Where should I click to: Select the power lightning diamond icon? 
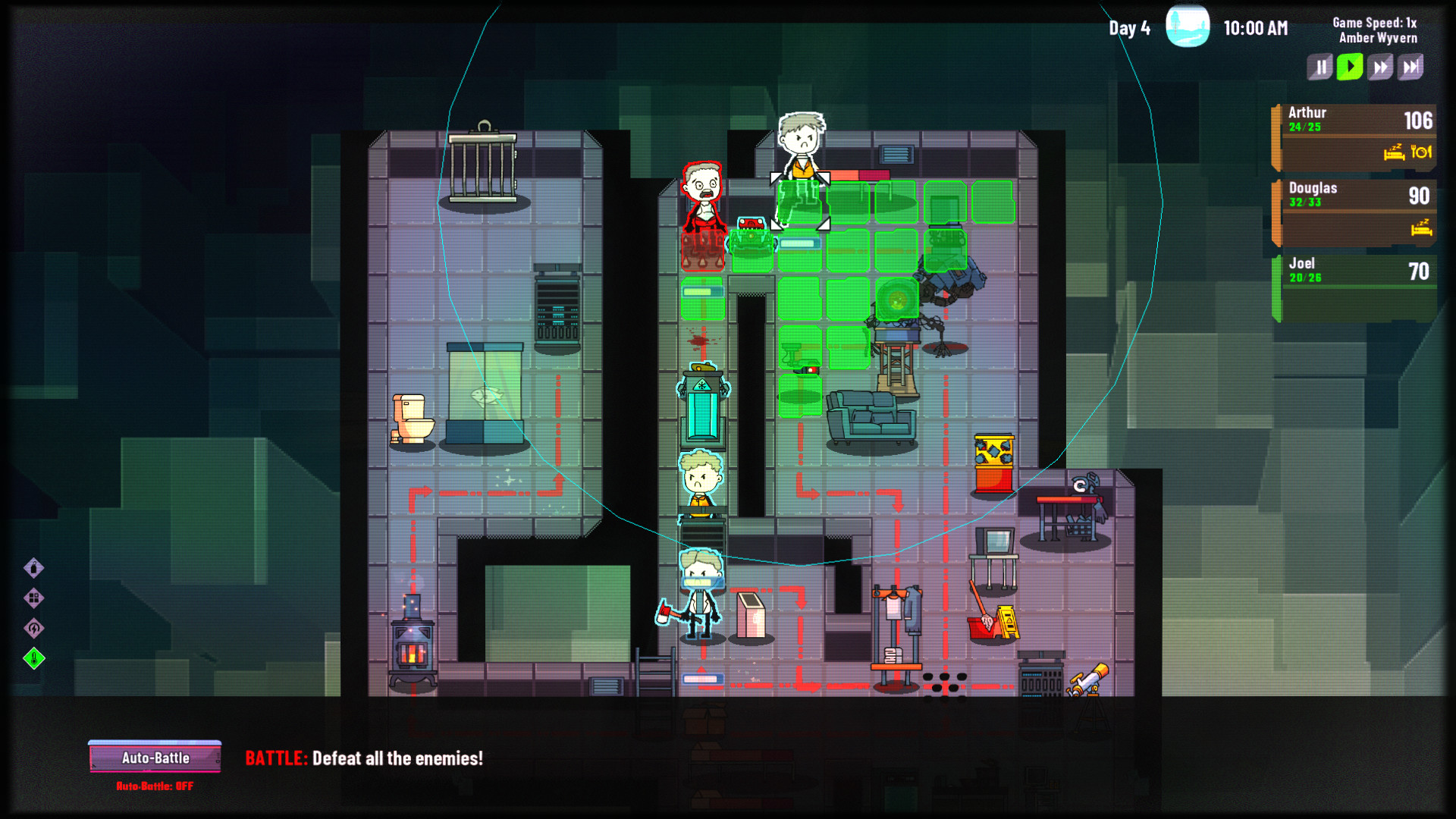[33, 629]
